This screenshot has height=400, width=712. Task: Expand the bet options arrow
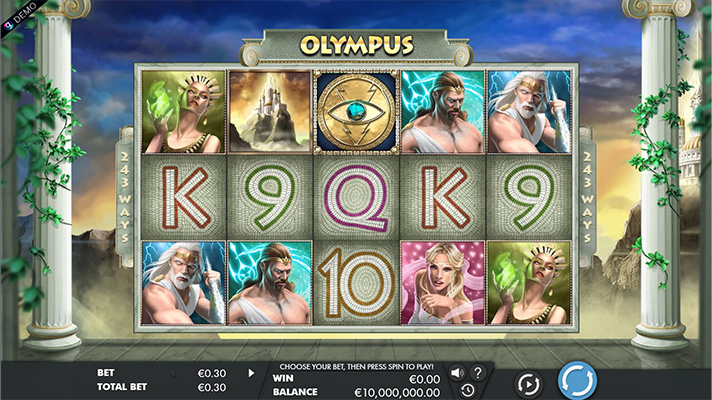[251, 373]
